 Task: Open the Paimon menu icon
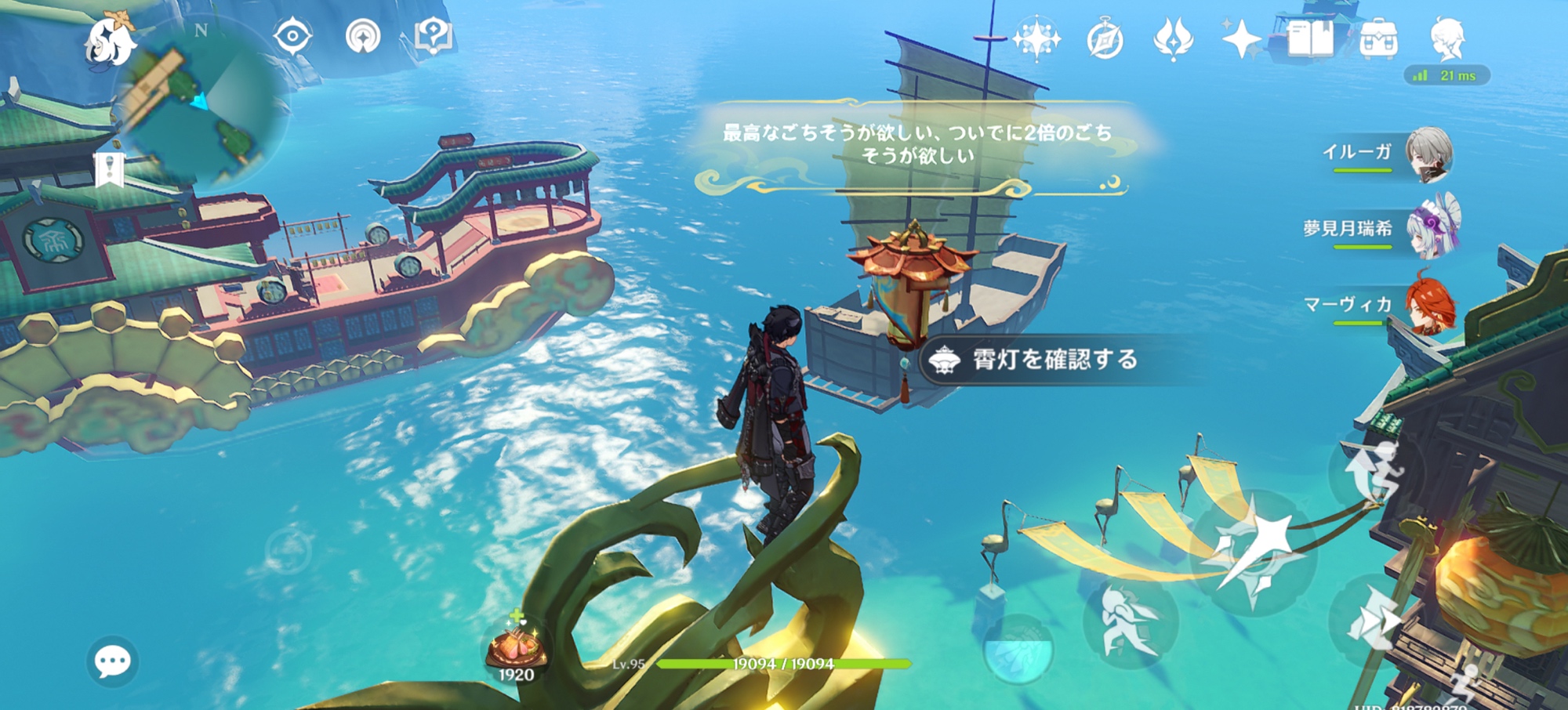coord(110,41)
